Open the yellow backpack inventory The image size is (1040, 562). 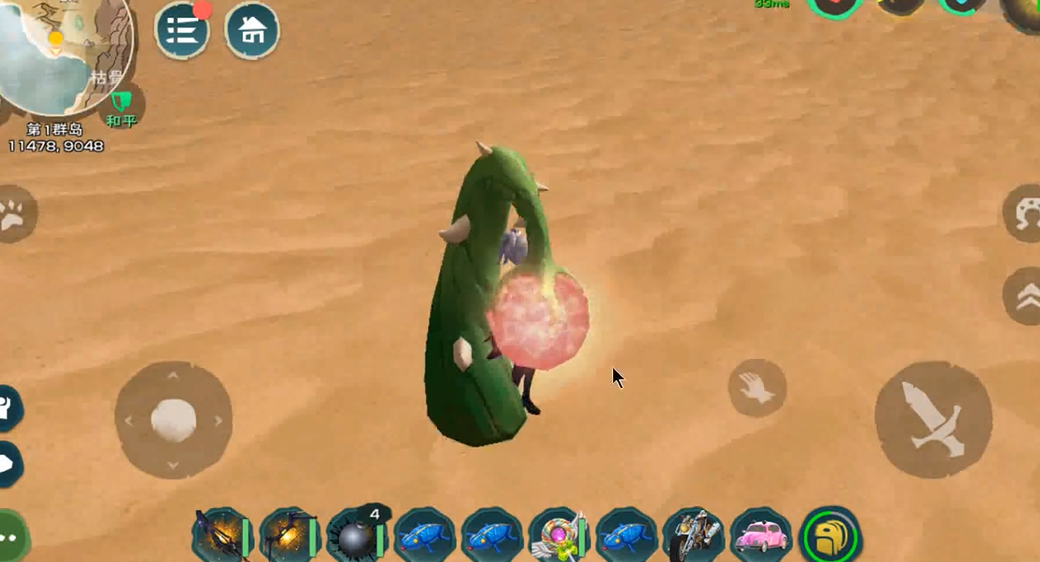click(x=831, y=537)
